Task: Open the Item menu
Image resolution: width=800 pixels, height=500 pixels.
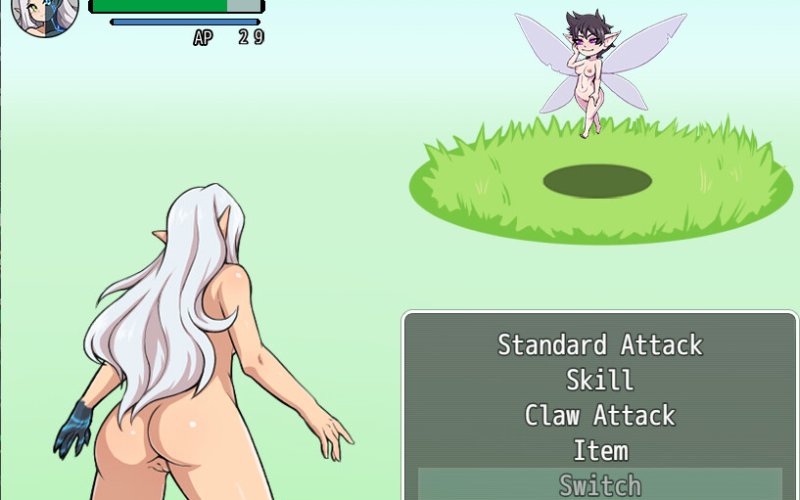Action: click(600, 450)
